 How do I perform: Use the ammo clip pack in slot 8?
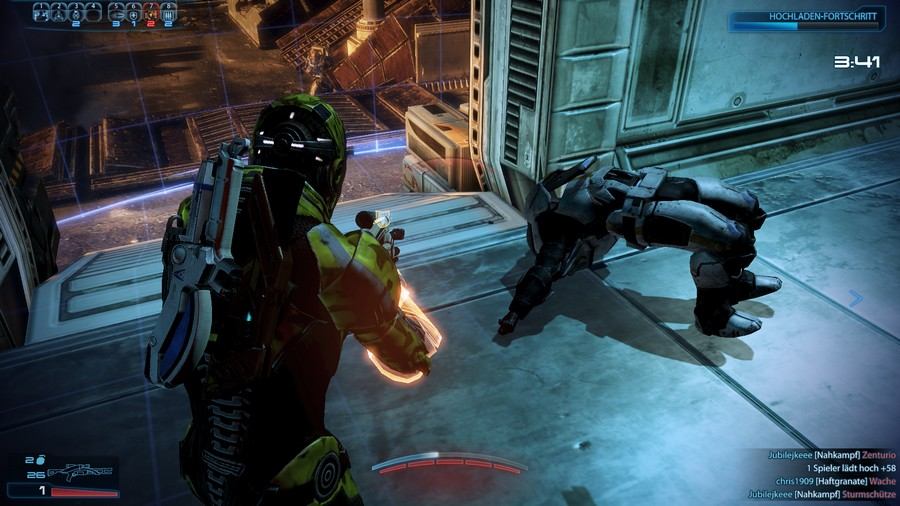[x=168, y=15]
